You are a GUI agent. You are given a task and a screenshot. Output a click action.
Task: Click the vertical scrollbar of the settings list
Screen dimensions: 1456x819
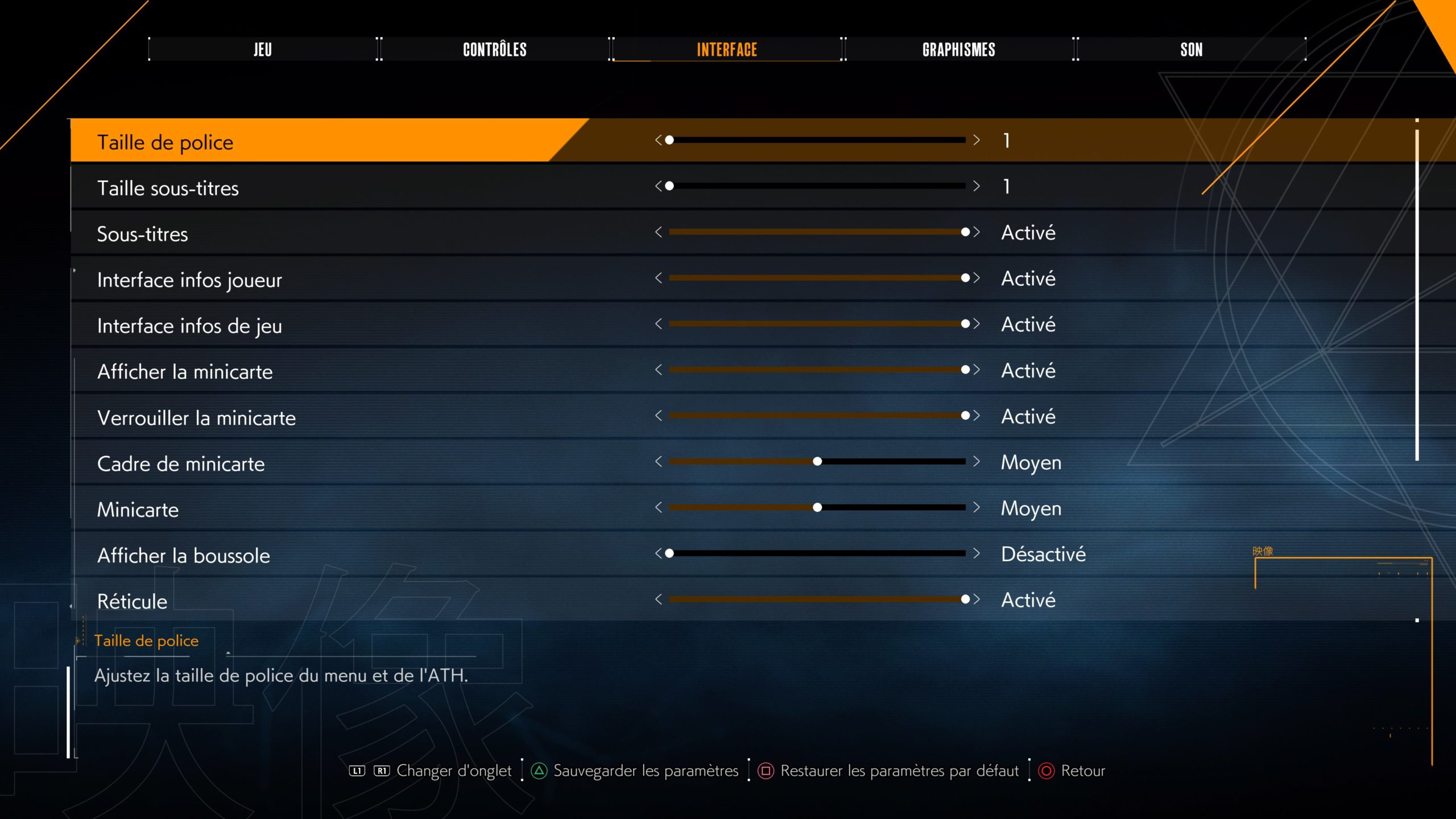pyautogui.click(x=1417, y=296)
